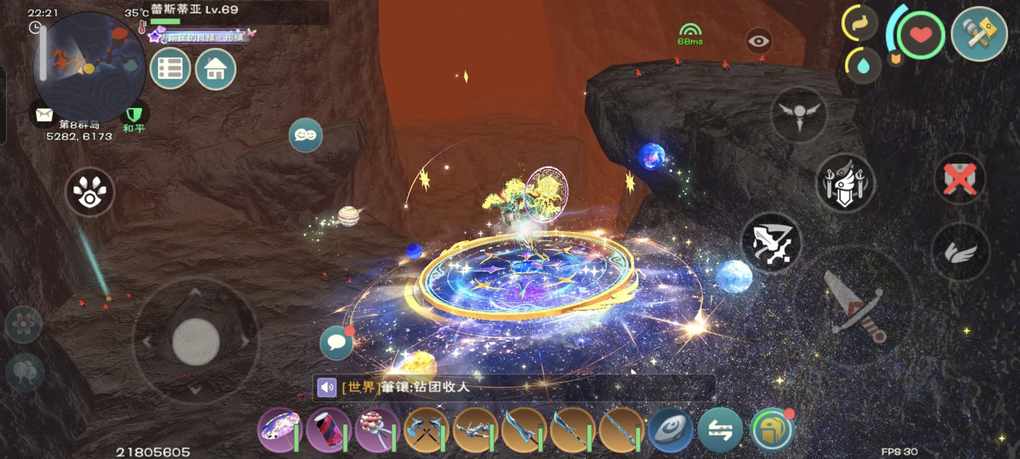Tap the red heart status icon
Screen dimensions: 1020x459
click(x=920, y=35)
